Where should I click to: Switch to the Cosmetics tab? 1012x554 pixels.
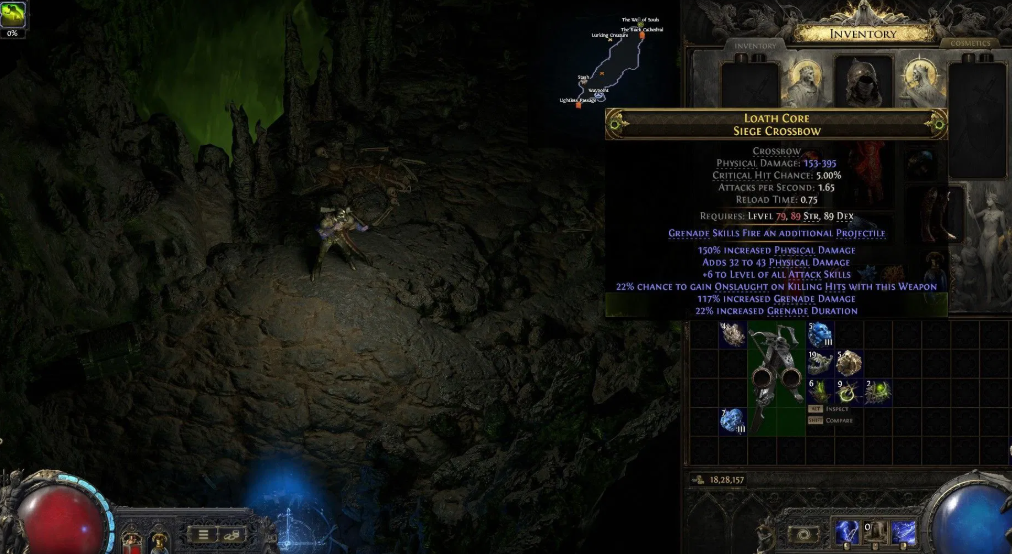pyautogui.click(x=969, y=44)
